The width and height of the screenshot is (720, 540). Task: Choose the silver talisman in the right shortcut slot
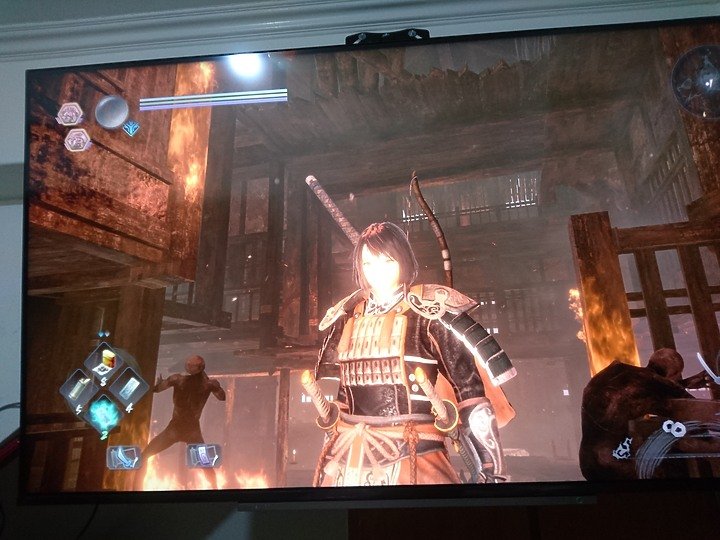click(130, 388)
